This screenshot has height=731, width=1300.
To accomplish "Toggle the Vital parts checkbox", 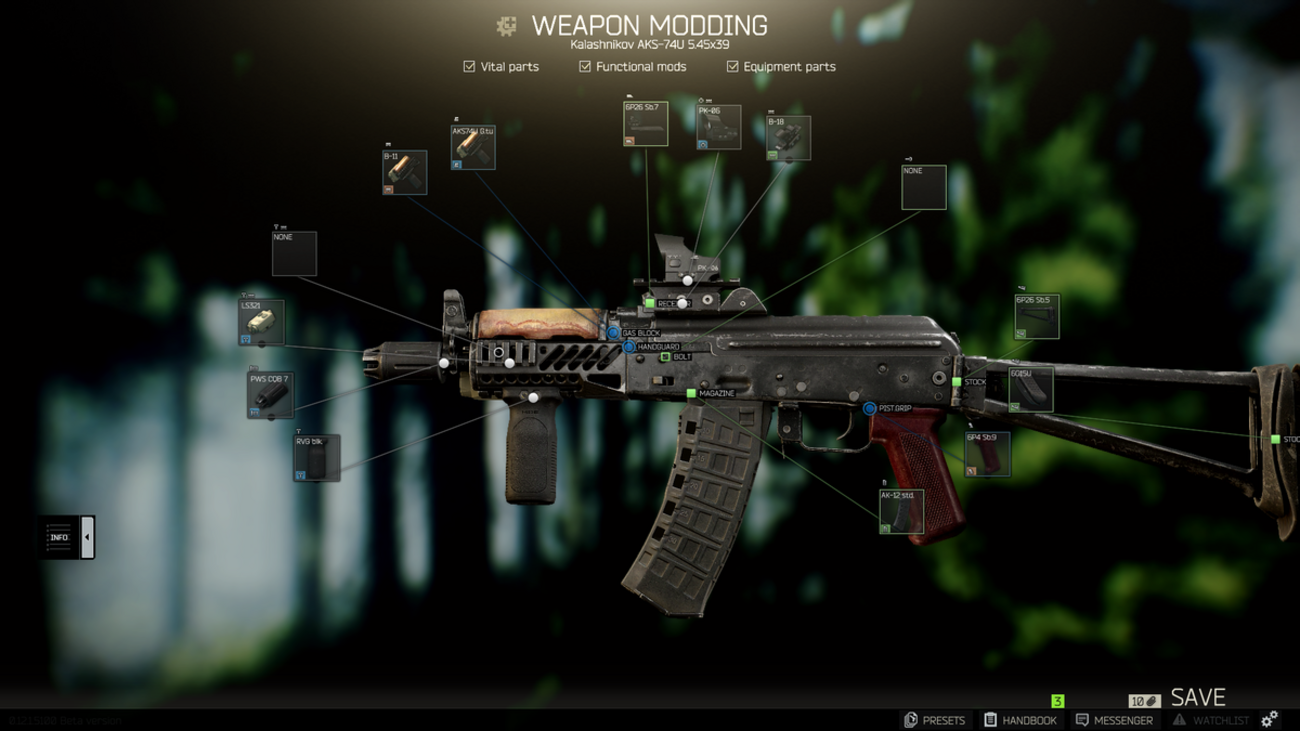I will coord(469,67).
